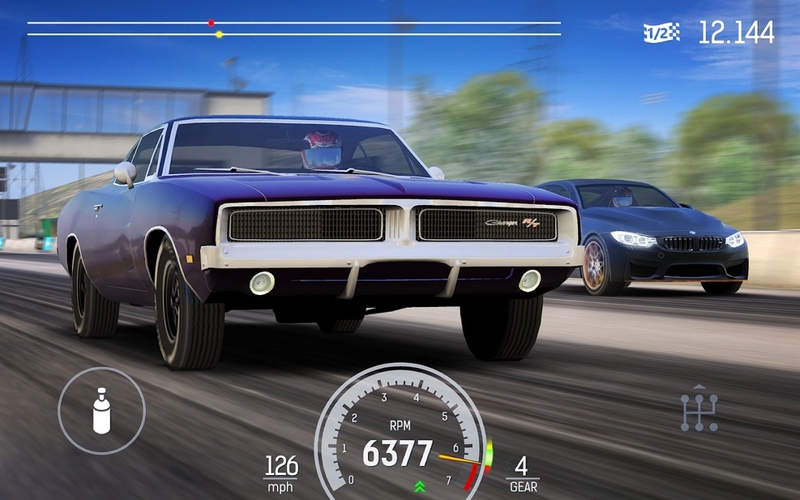Activate the nitrous bottle boost button
This screenshot has height=500, width=800.
click(x=101, y=410)
